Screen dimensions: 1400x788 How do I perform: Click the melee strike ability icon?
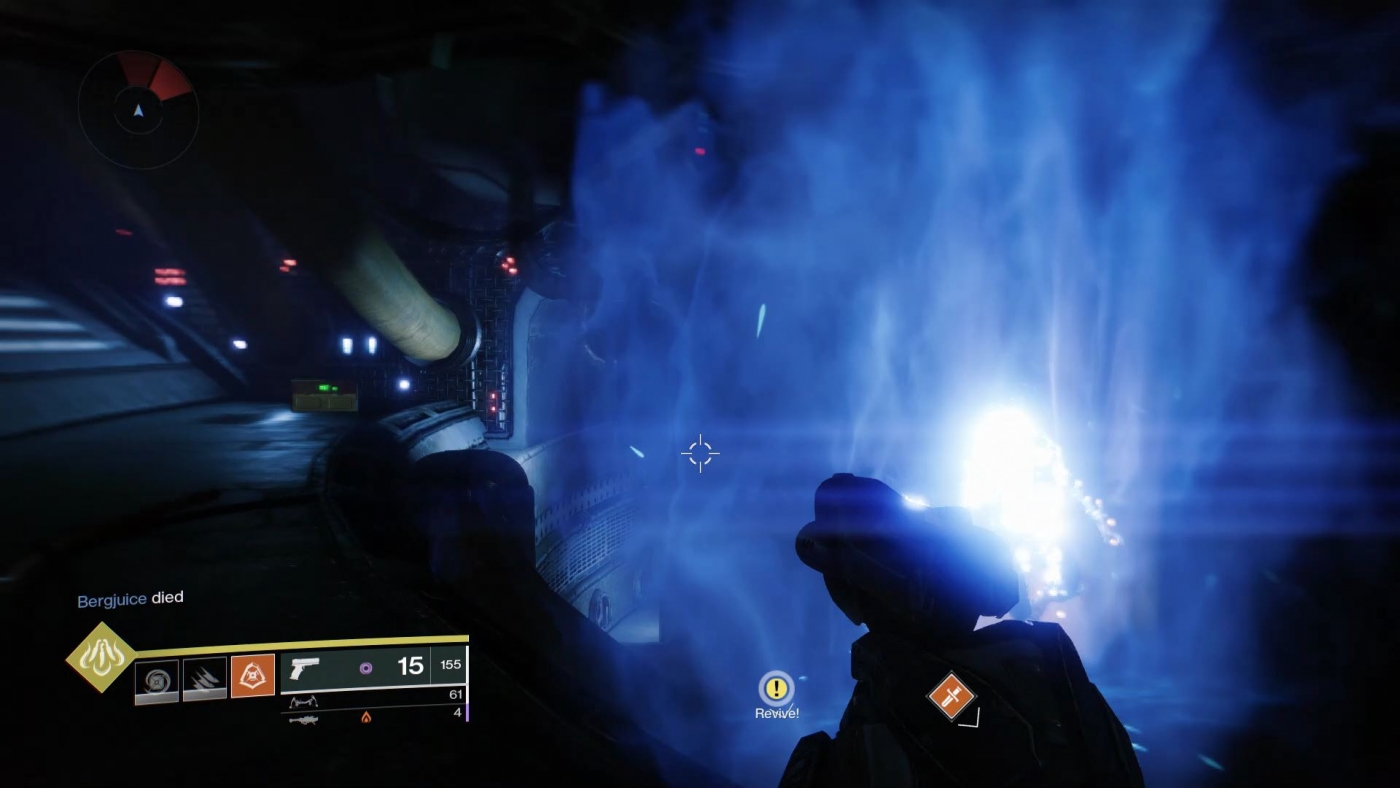click(205, 677)
